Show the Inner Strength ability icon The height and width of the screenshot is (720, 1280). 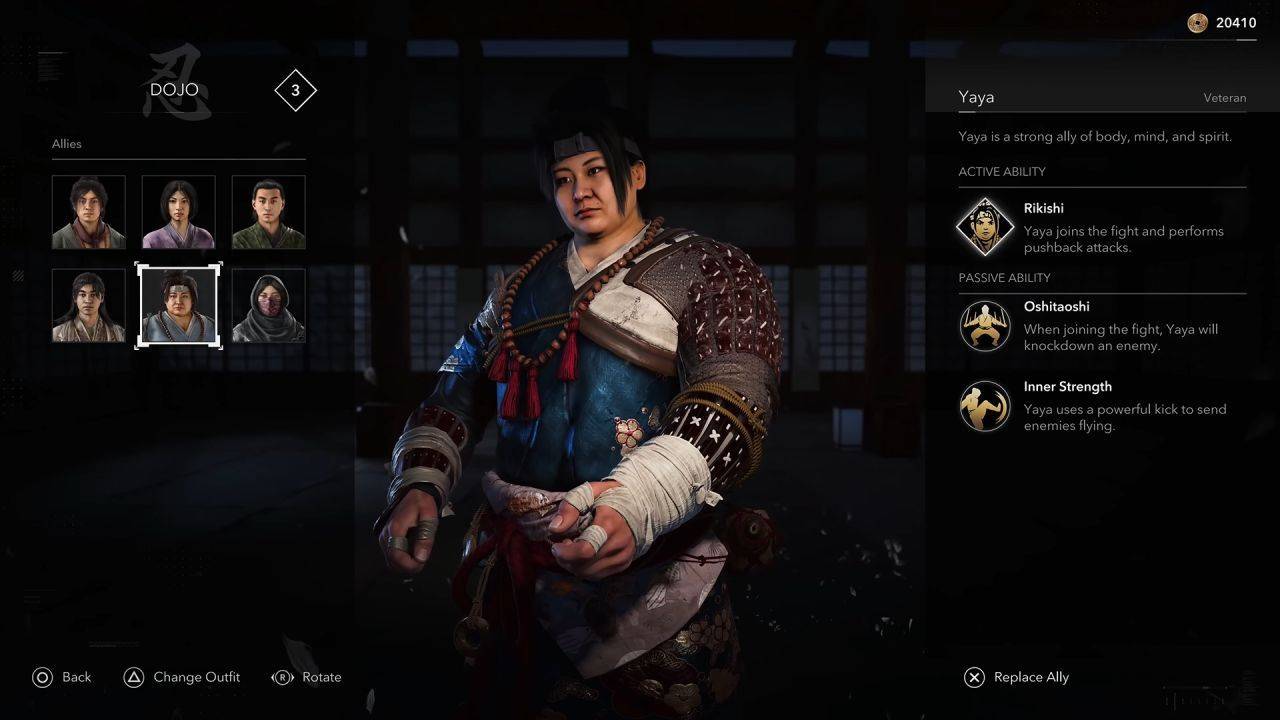click(x=985, y=406)
